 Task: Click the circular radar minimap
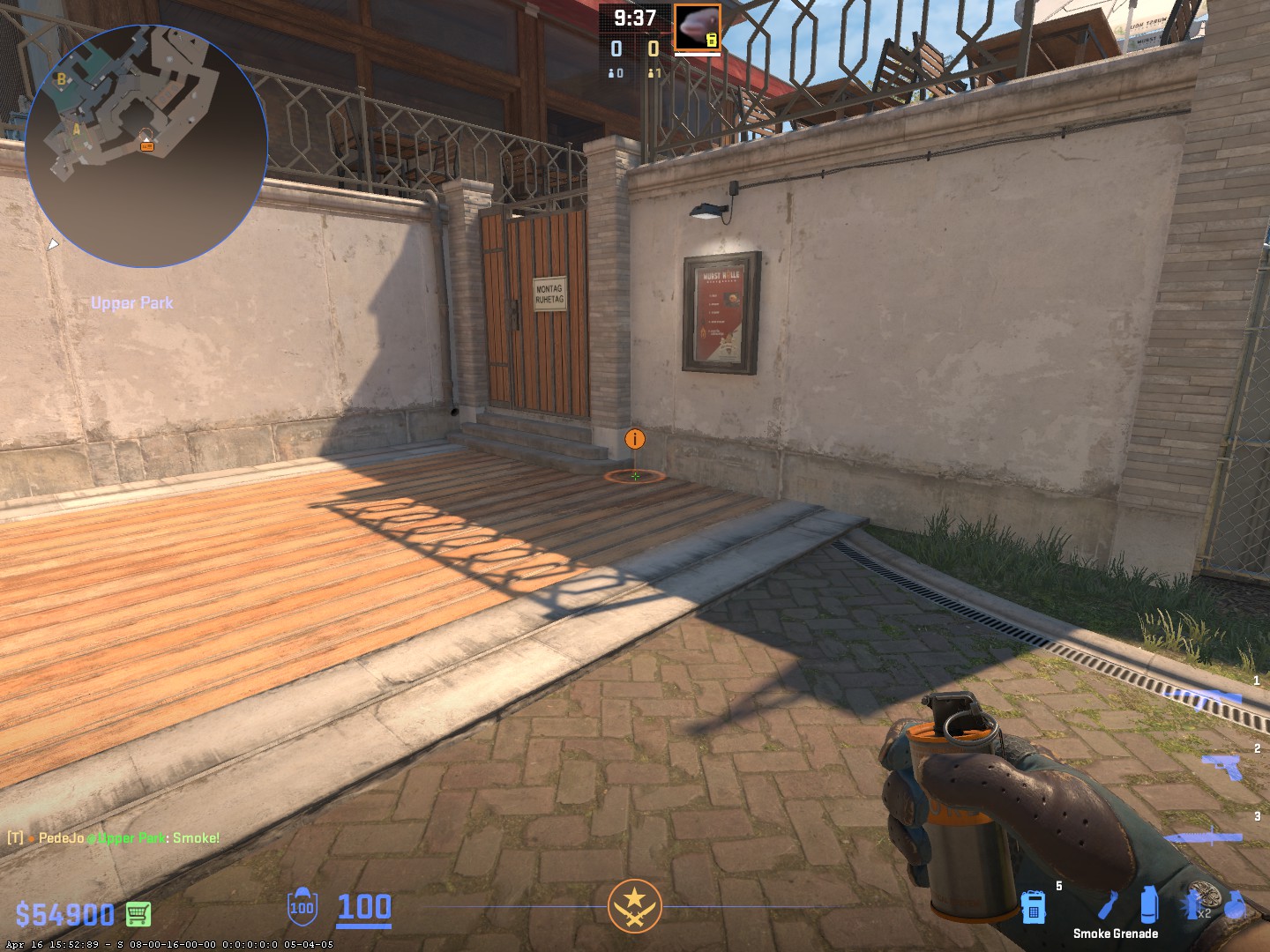point(146,146)
